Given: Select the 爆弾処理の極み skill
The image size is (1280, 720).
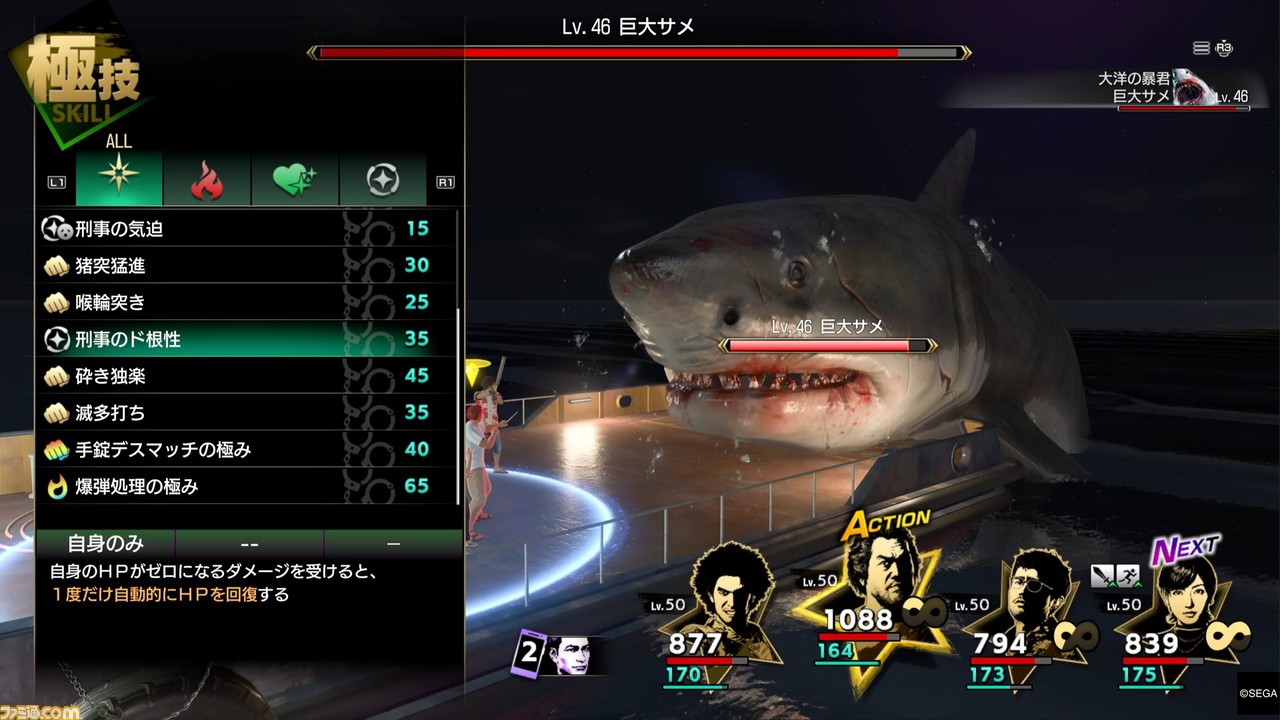Looking at the screenshot, I should (240, 487).
